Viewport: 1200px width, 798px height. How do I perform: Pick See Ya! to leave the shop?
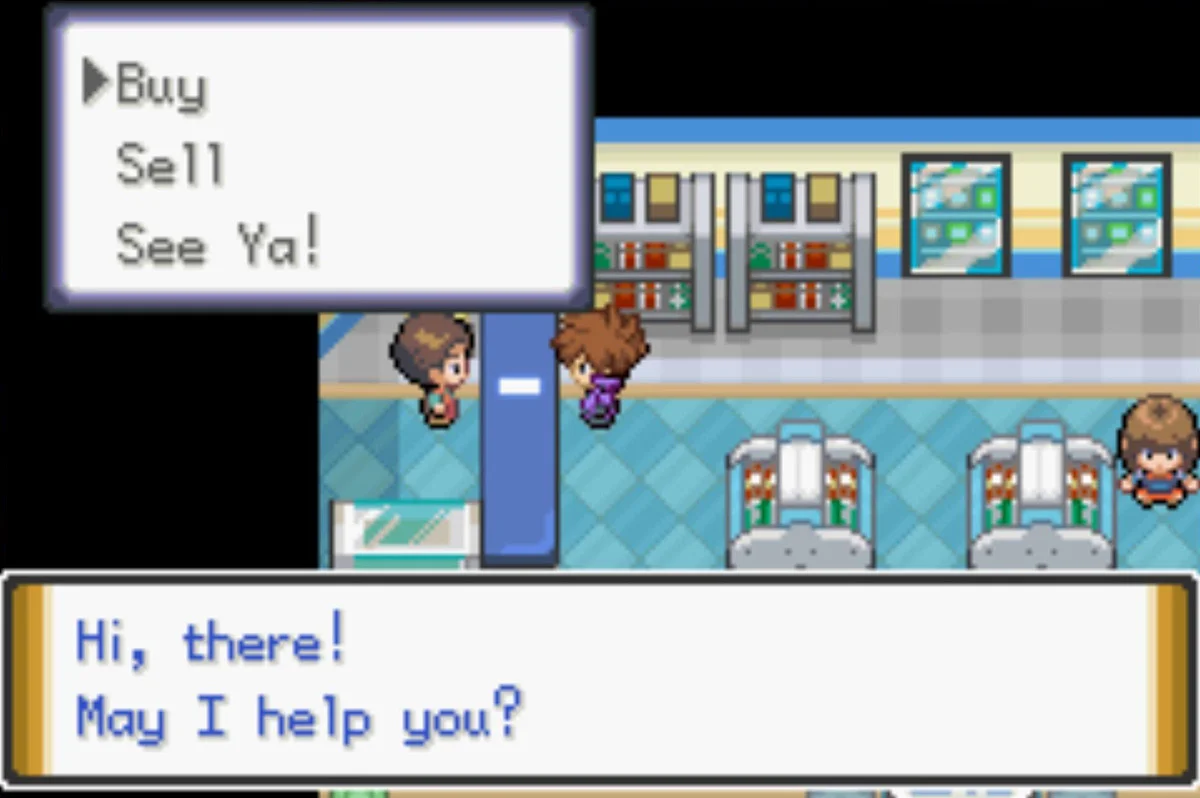point(219,244)
